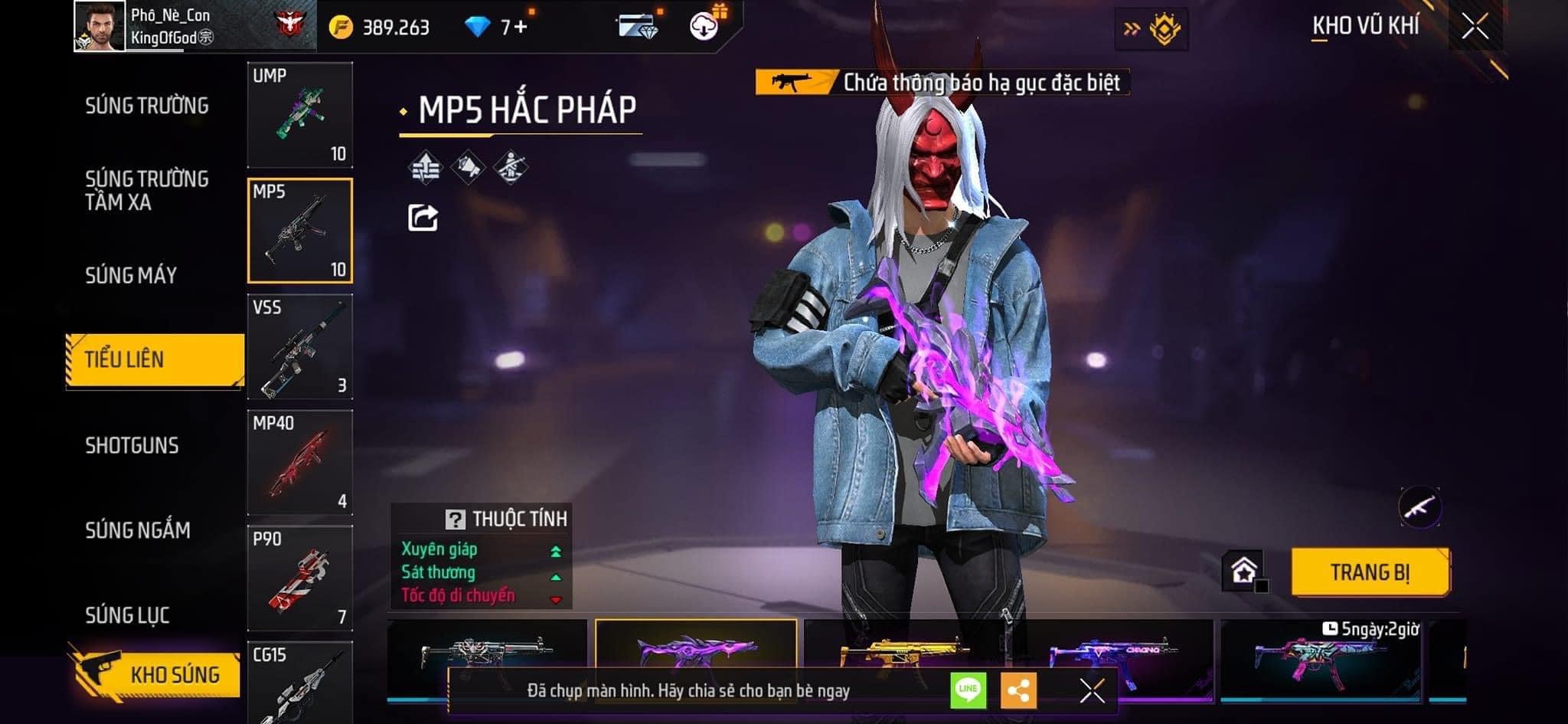1568x724 pixels.
Task: Open the SÚNG TRƯỜNG TẦM XA category
Action: pyautogui.click(x=146, y=190)
